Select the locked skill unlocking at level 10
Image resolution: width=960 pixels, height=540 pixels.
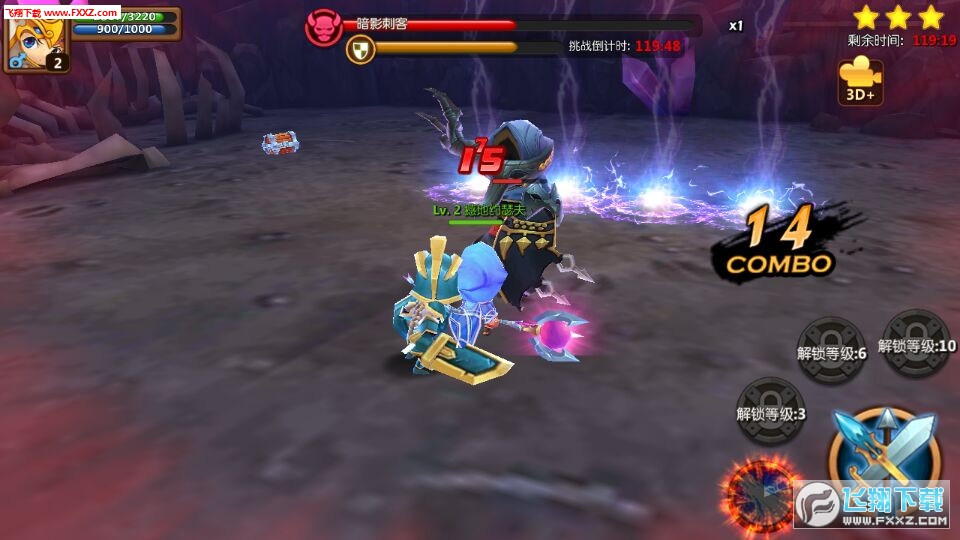(x=917, y=343)
